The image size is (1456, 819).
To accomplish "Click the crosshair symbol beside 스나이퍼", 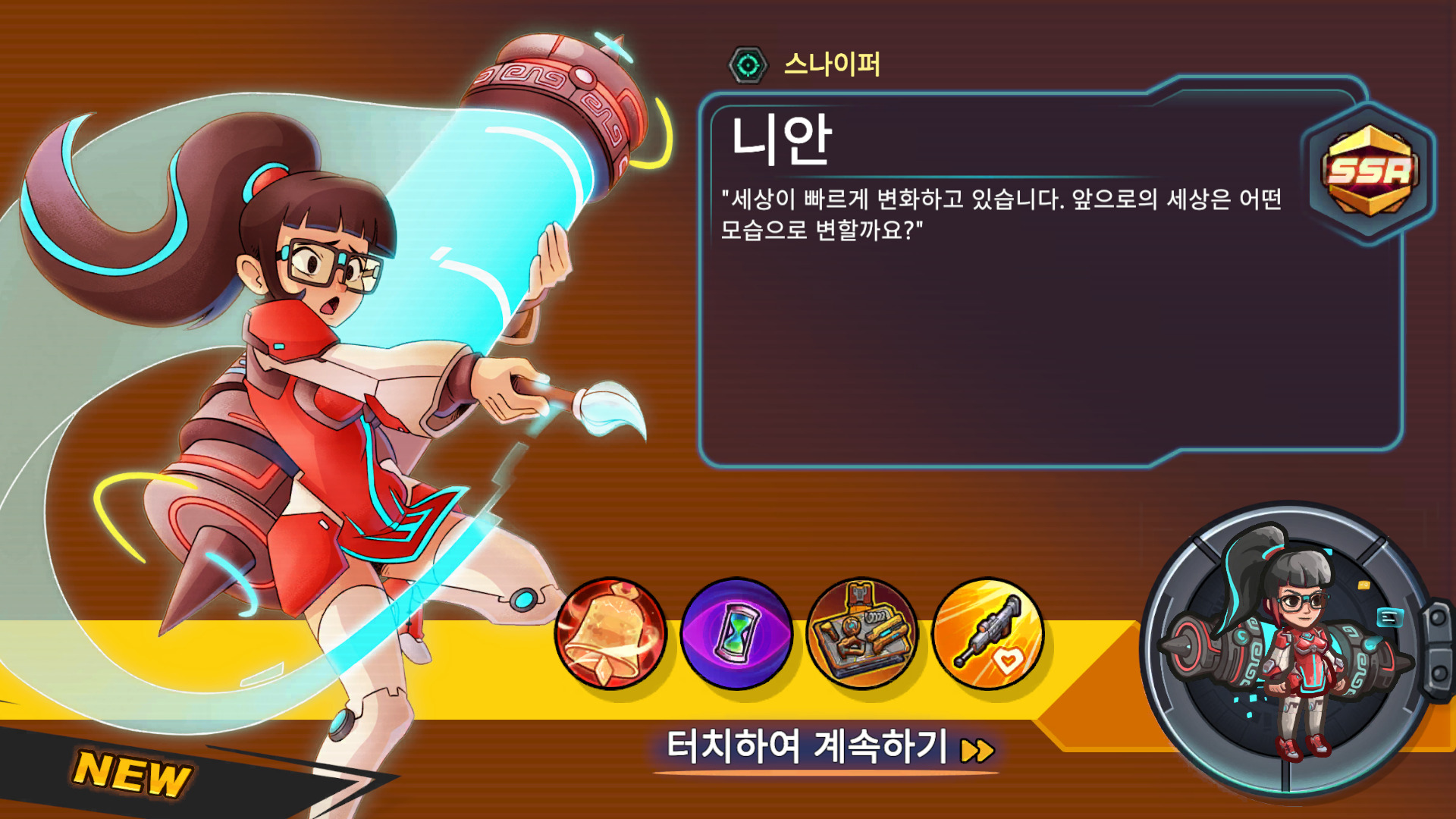I will pos(747,66).
